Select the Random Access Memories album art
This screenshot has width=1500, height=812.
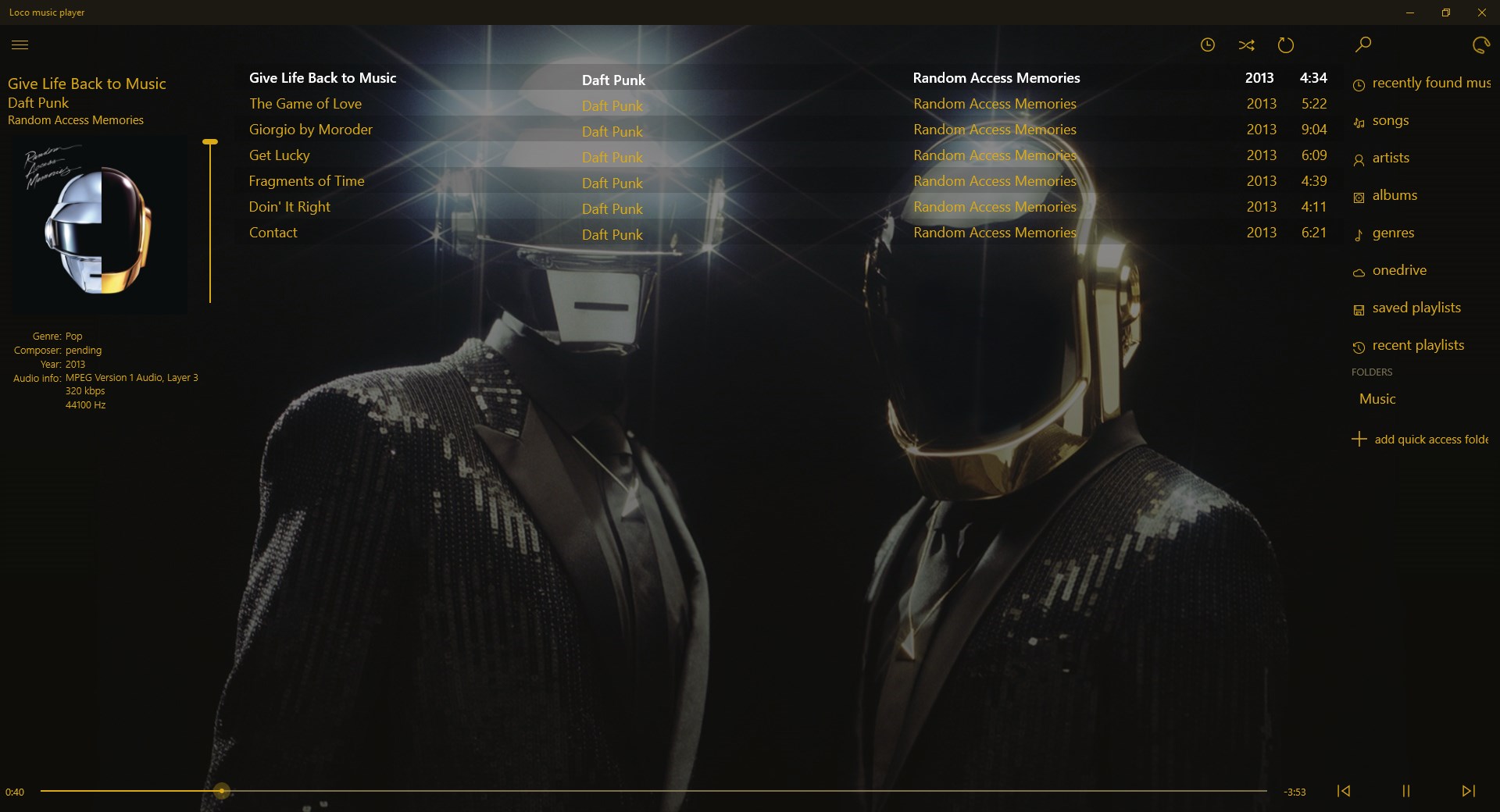(97, 224)
